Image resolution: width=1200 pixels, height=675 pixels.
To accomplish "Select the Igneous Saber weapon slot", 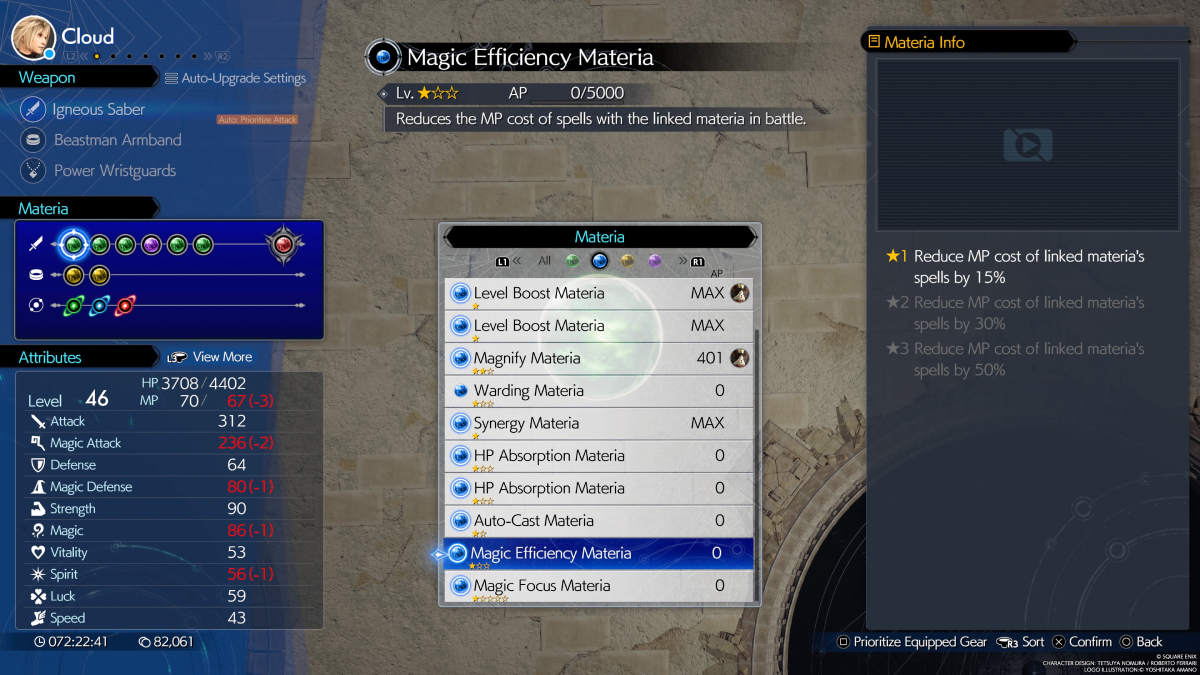I will coord(98,110).
